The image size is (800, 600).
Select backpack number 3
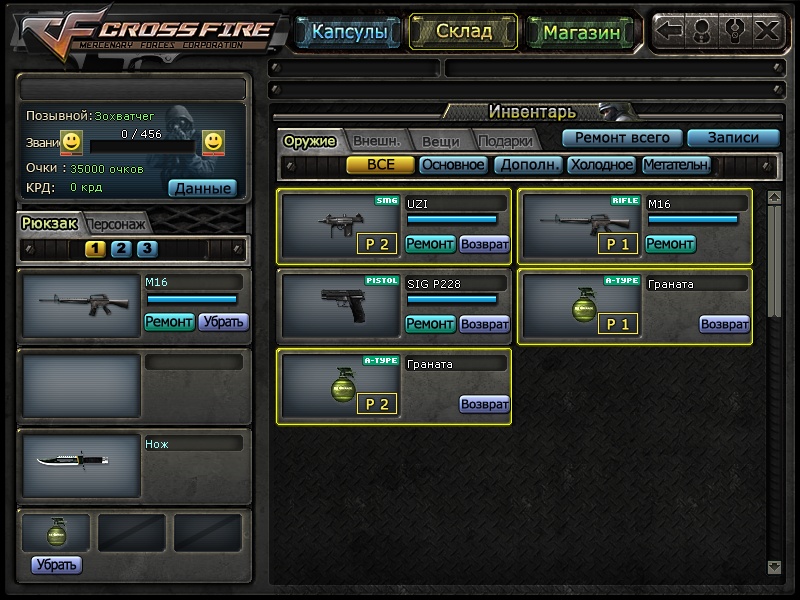coord(146,249)
